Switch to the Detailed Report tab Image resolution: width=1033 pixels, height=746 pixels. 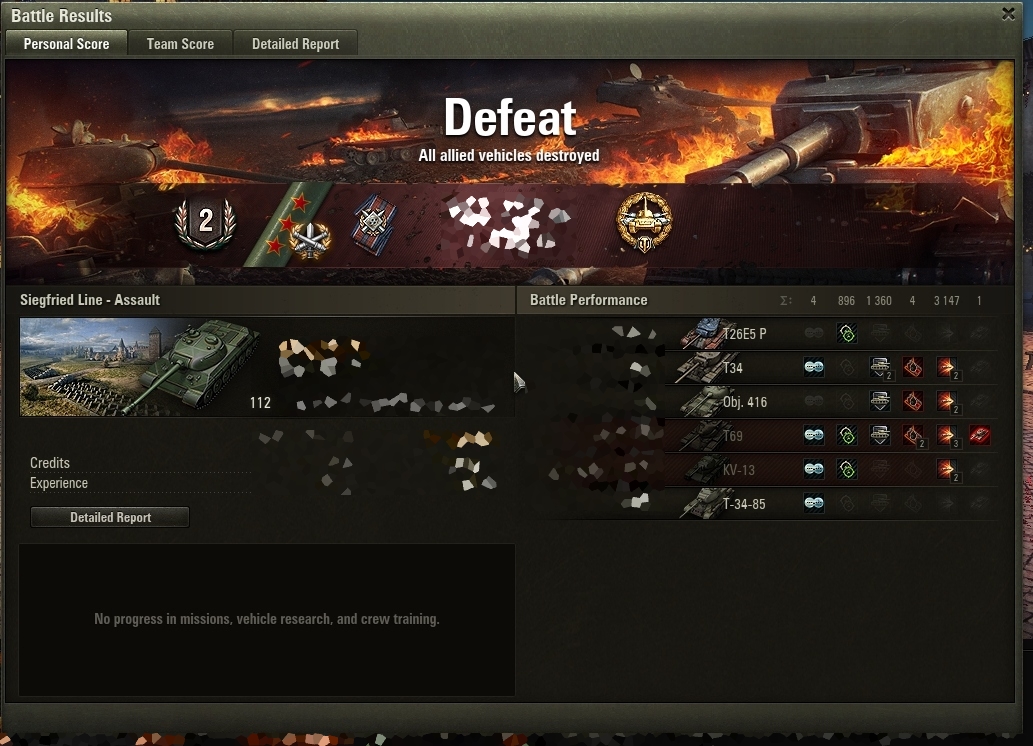[295, 44]
